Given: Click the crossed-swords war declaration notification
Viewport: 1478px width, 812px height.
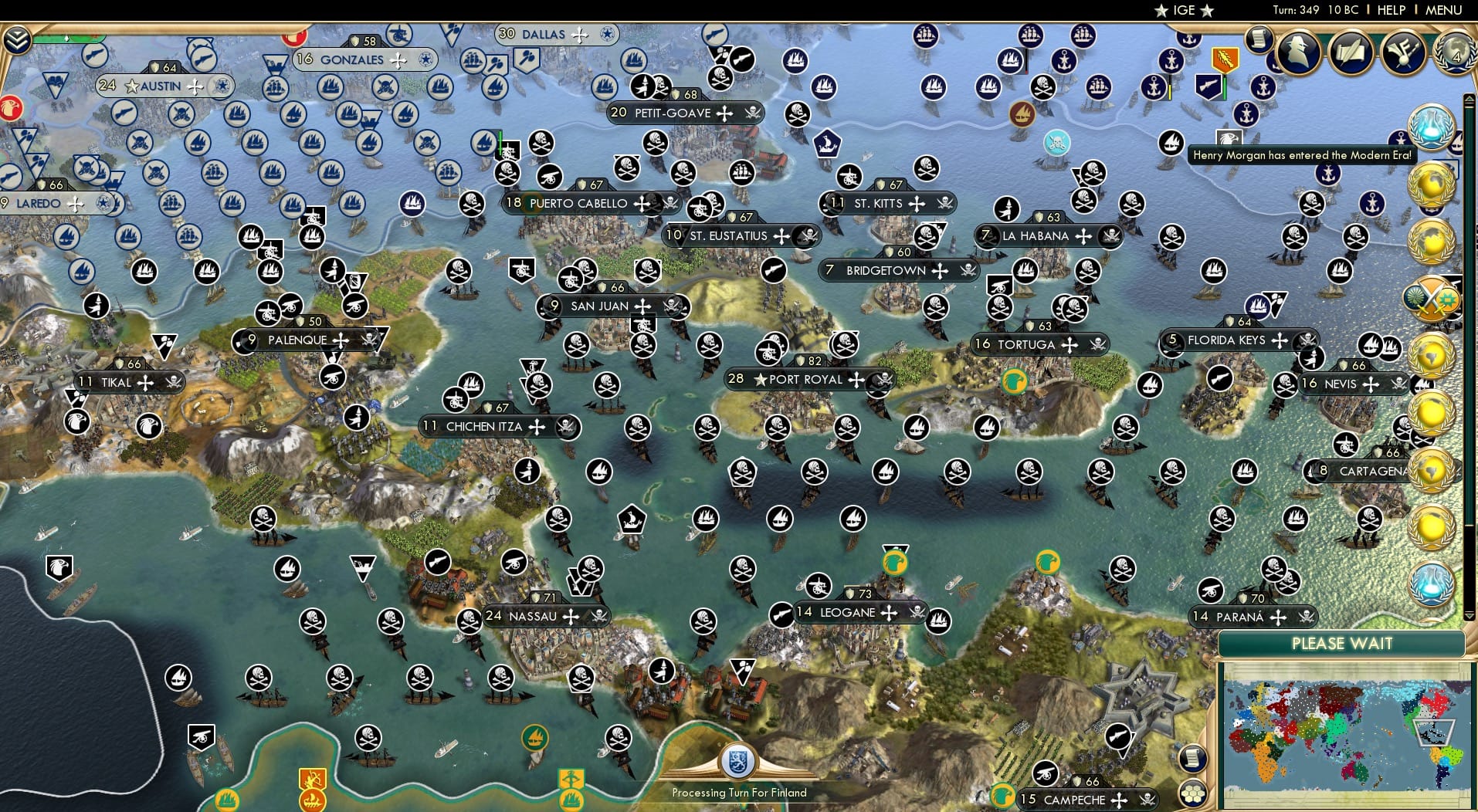Looking at the screenshot, I should pos(1432,297).
